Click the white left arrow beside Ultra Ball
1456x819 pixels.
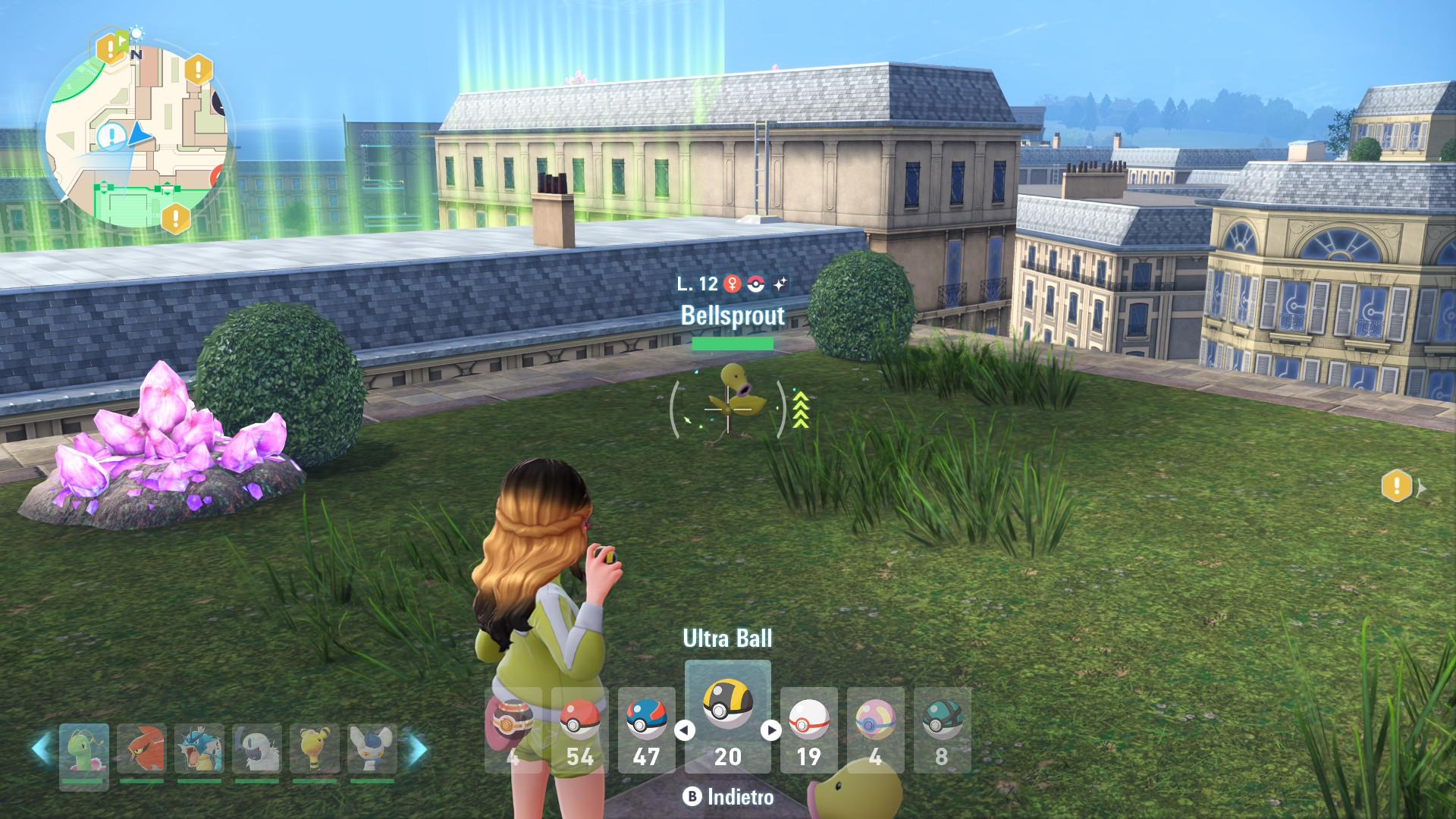[685, 730]
